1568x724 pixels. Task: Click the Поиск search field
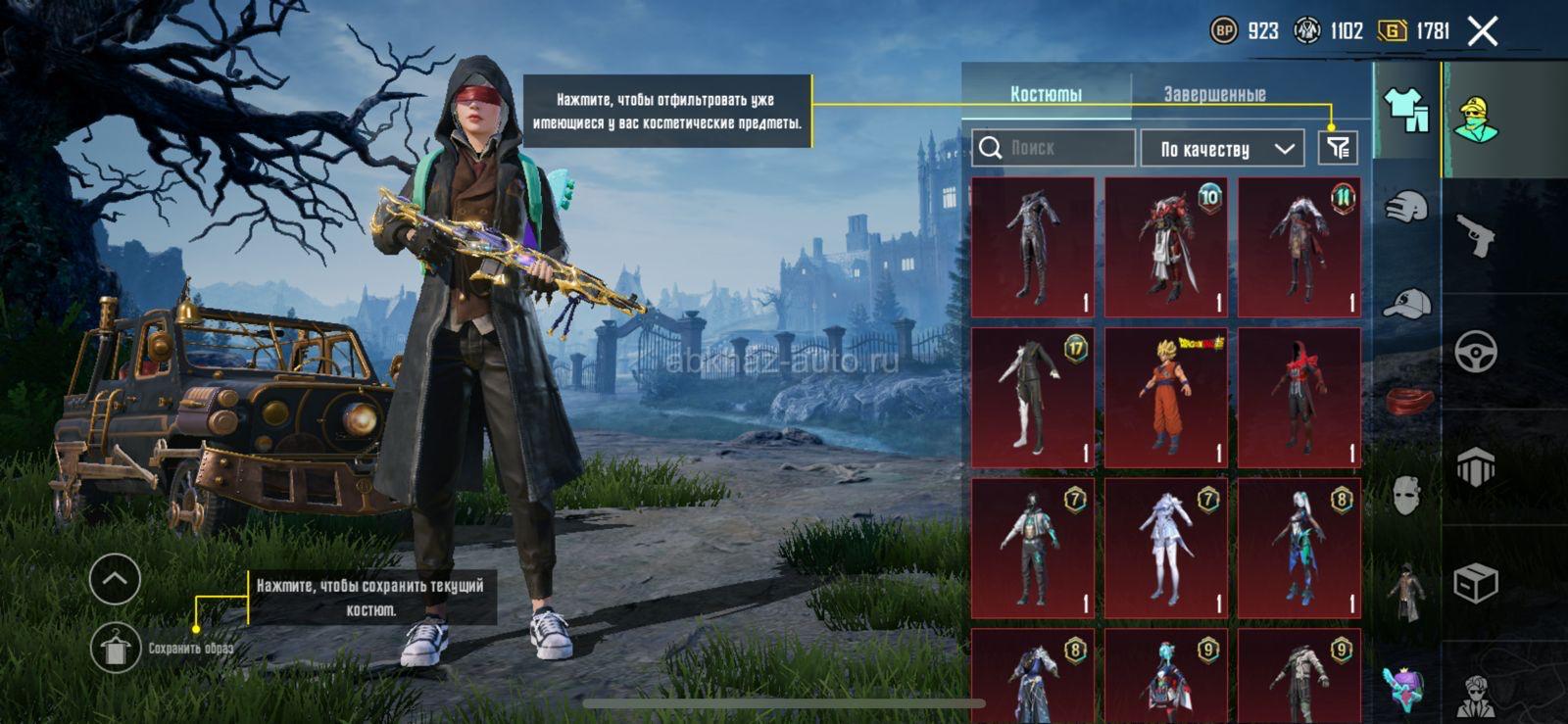tap(1054, 148)
